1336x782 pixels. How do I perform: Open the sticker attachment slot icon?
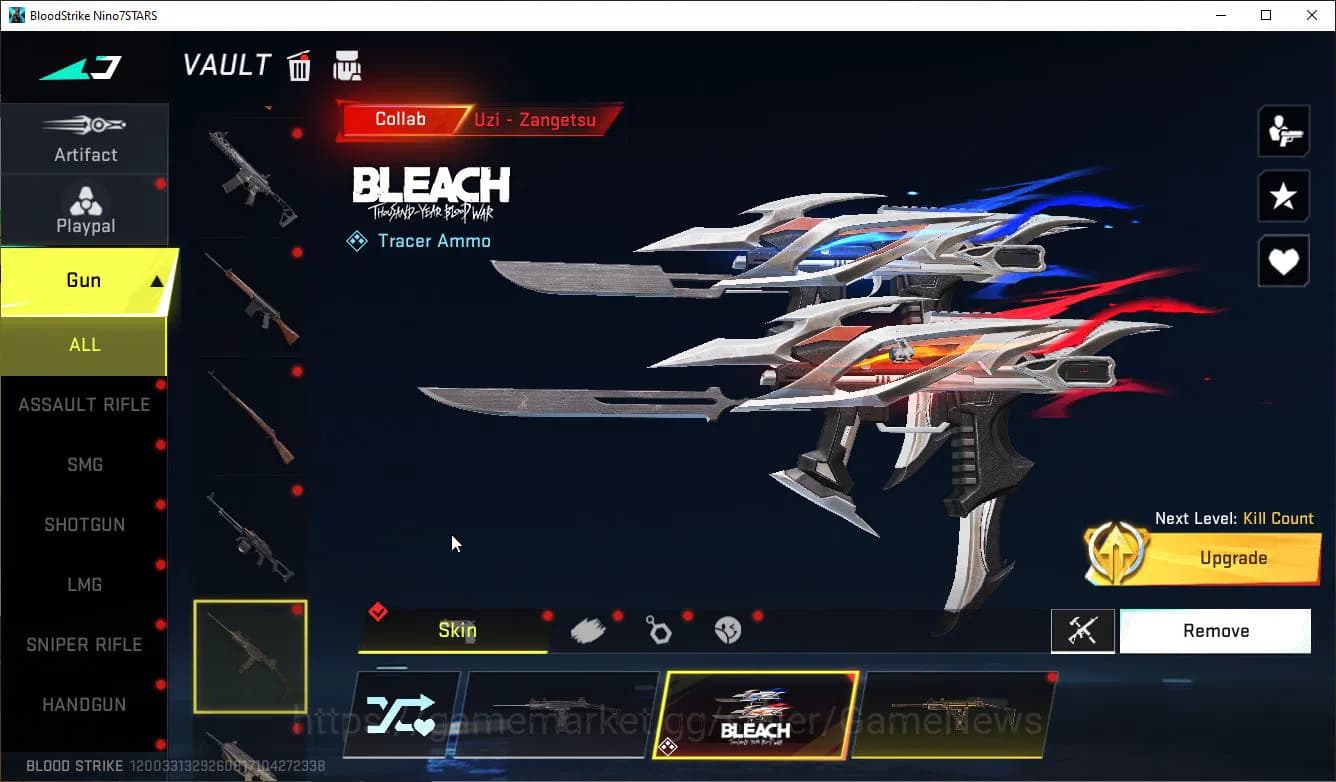pos(729,629)
